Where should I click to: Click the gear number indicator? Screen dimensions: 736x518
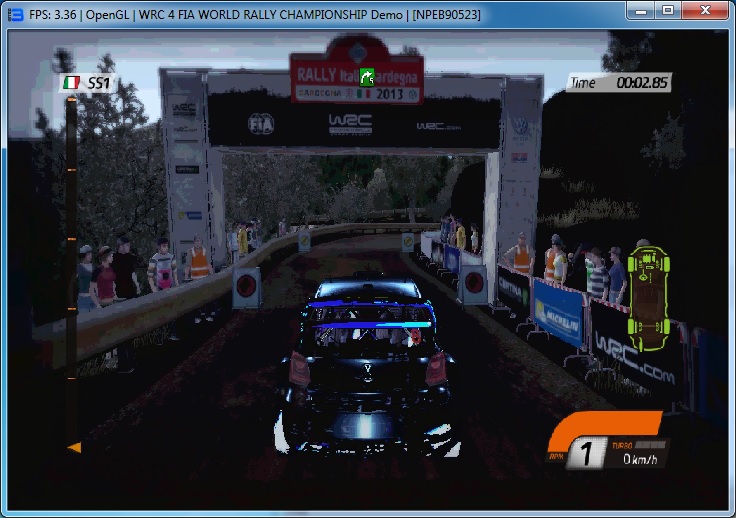[588, 456]
